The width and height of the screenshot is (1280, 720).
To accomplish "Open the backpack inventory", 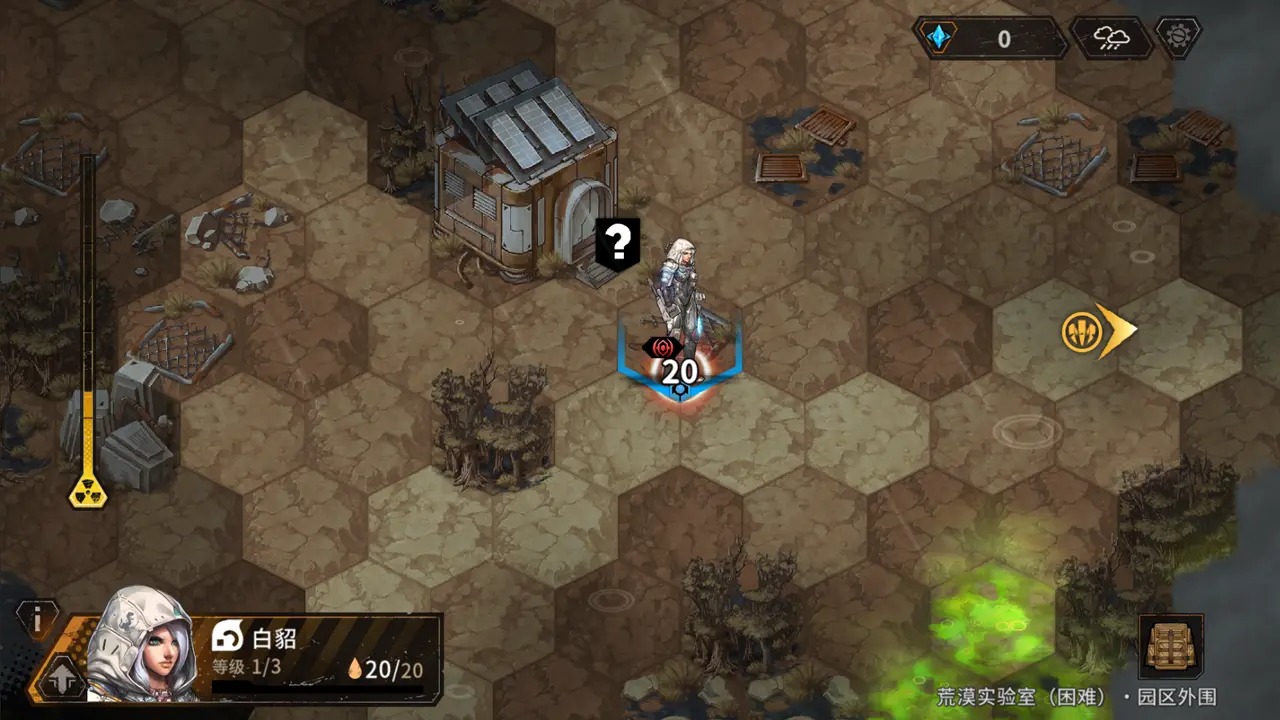I will tap(1170, 647).
